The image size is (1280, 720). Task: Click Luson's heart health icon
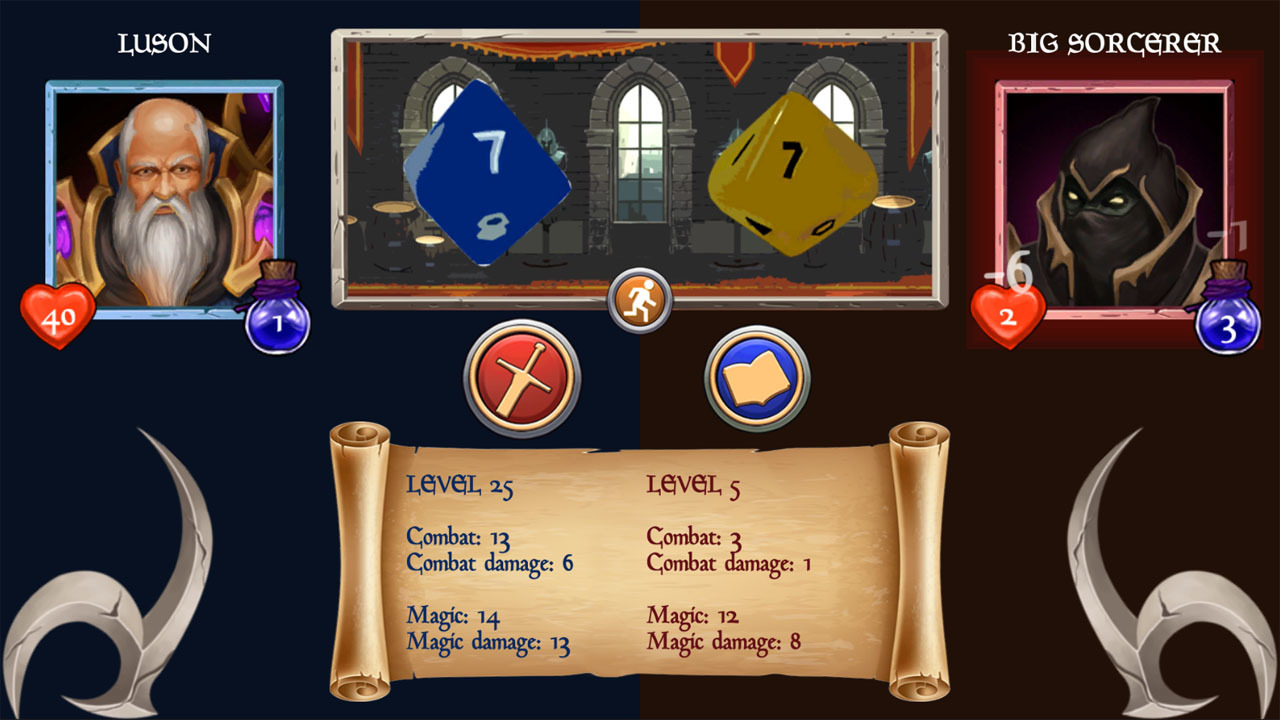[x=57, y=316]
